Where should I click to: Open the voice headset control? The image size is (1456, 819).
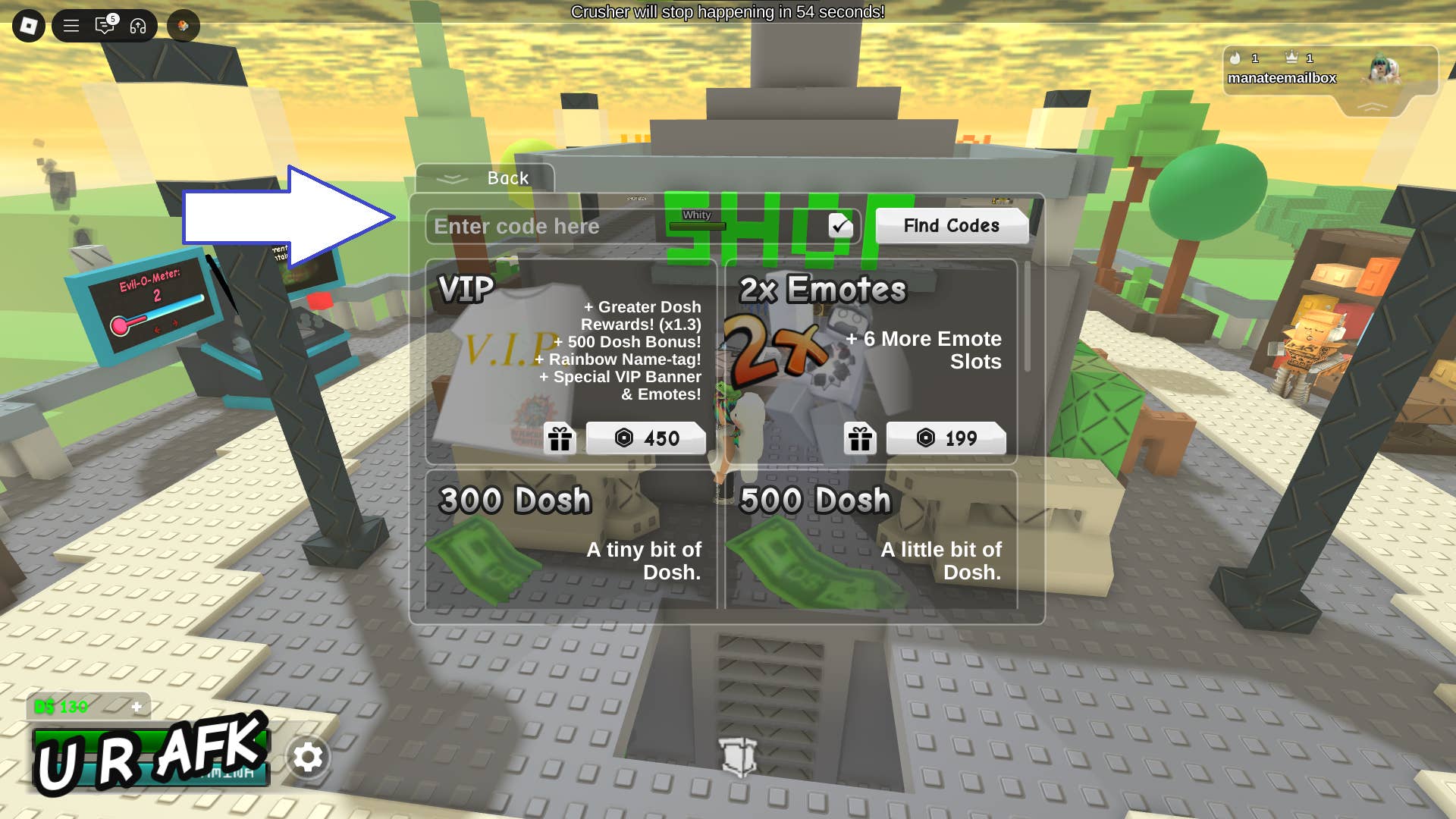[138, 26]
